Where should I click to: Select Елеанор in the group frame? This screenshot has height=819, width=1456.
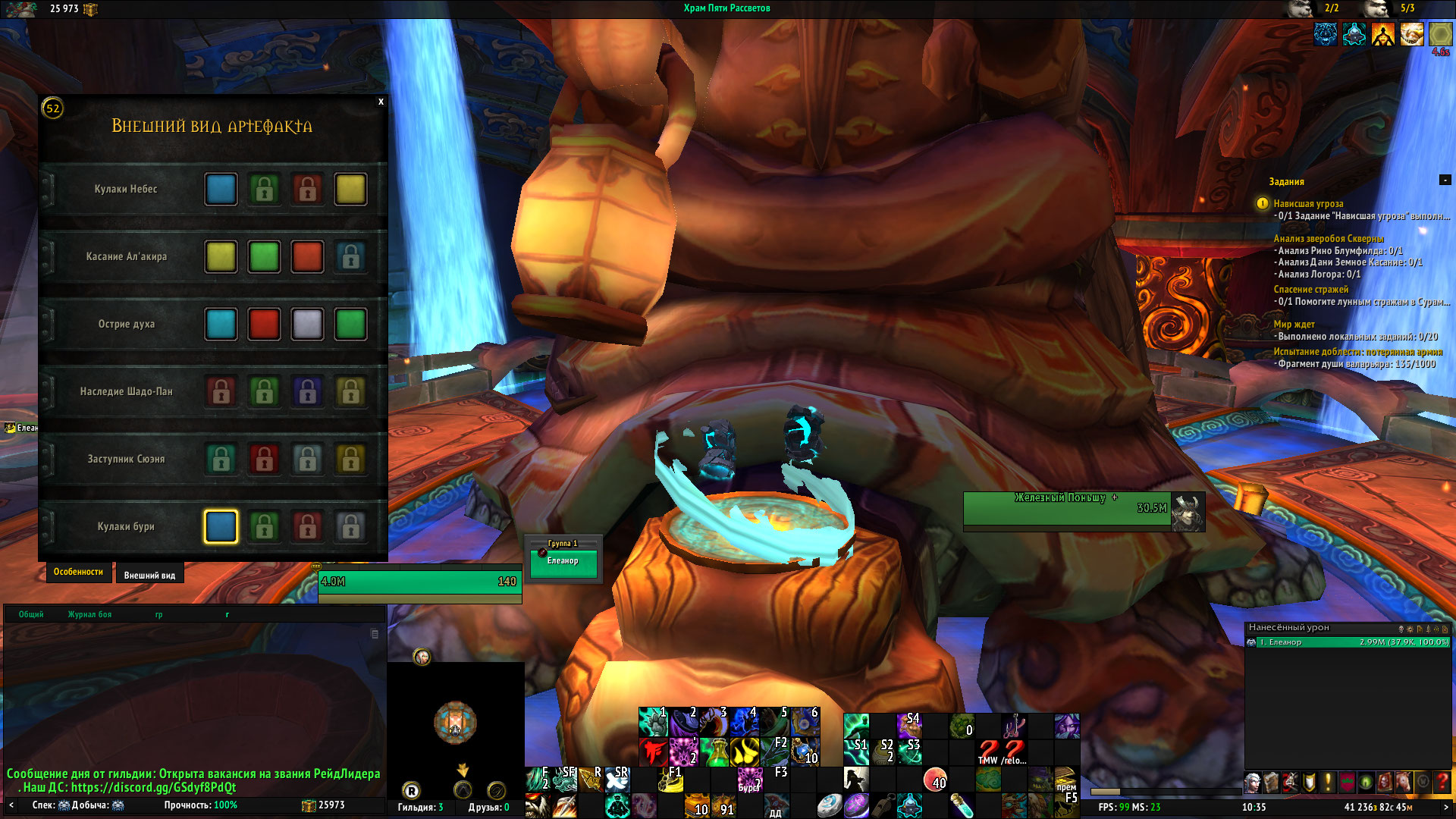[563, 563]
